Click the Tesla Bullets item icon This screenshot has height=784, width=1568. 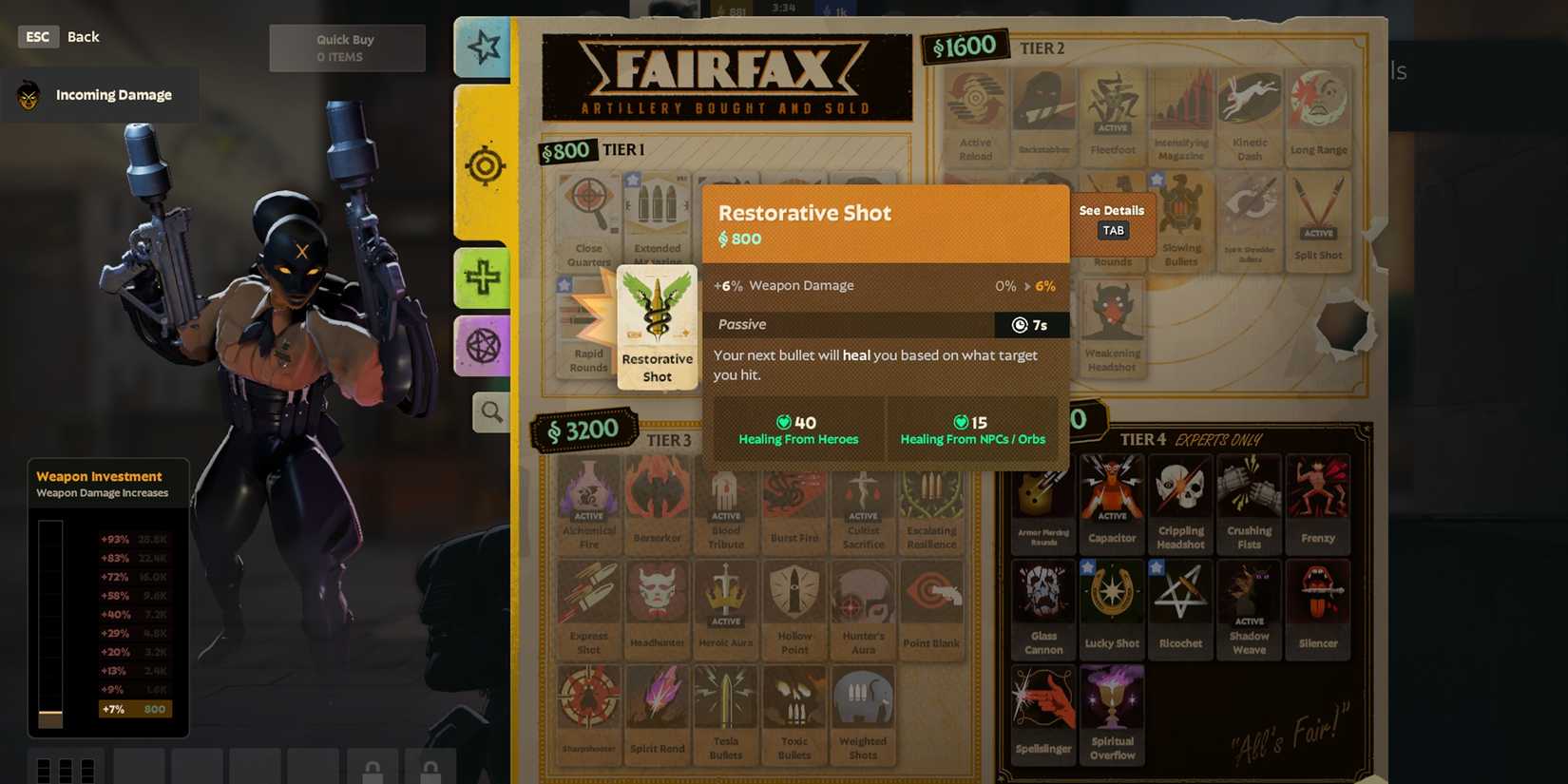[726, 698]
